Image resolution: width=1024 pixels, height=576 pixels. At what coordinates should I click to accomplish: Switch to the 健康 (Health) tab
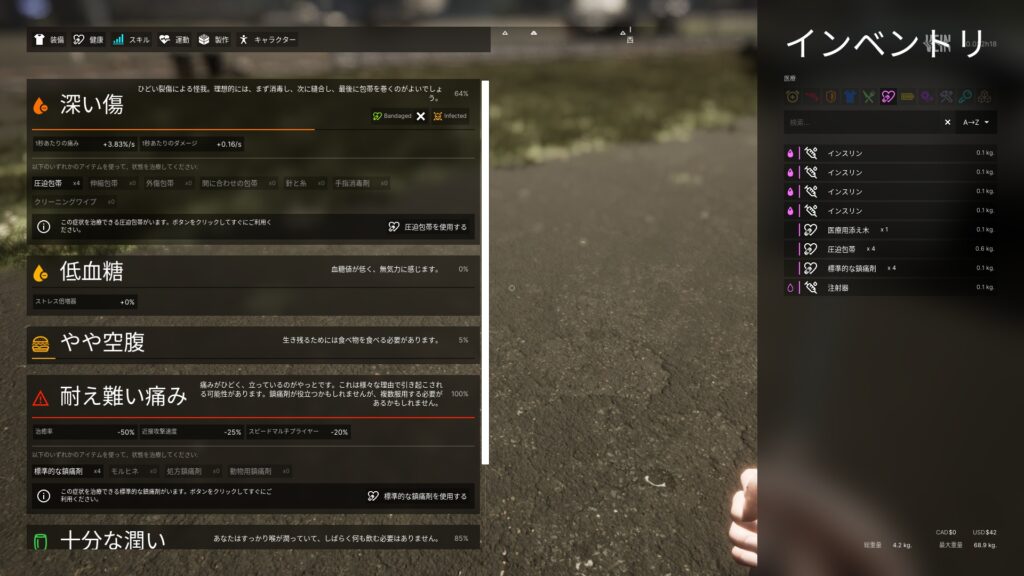point(88,40)
